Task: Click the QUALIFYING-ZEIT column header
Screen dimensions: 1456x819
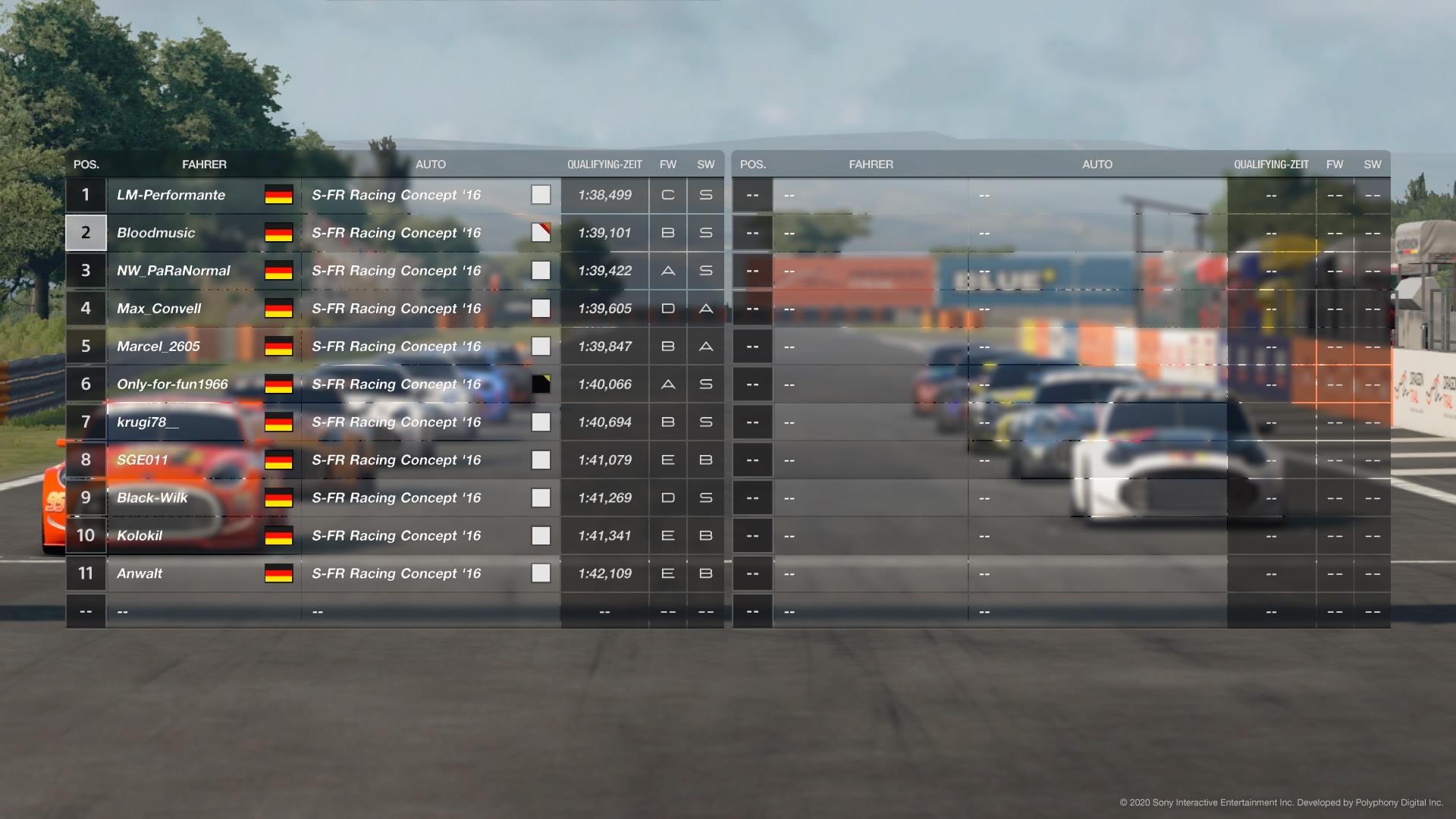Action: 604,164
